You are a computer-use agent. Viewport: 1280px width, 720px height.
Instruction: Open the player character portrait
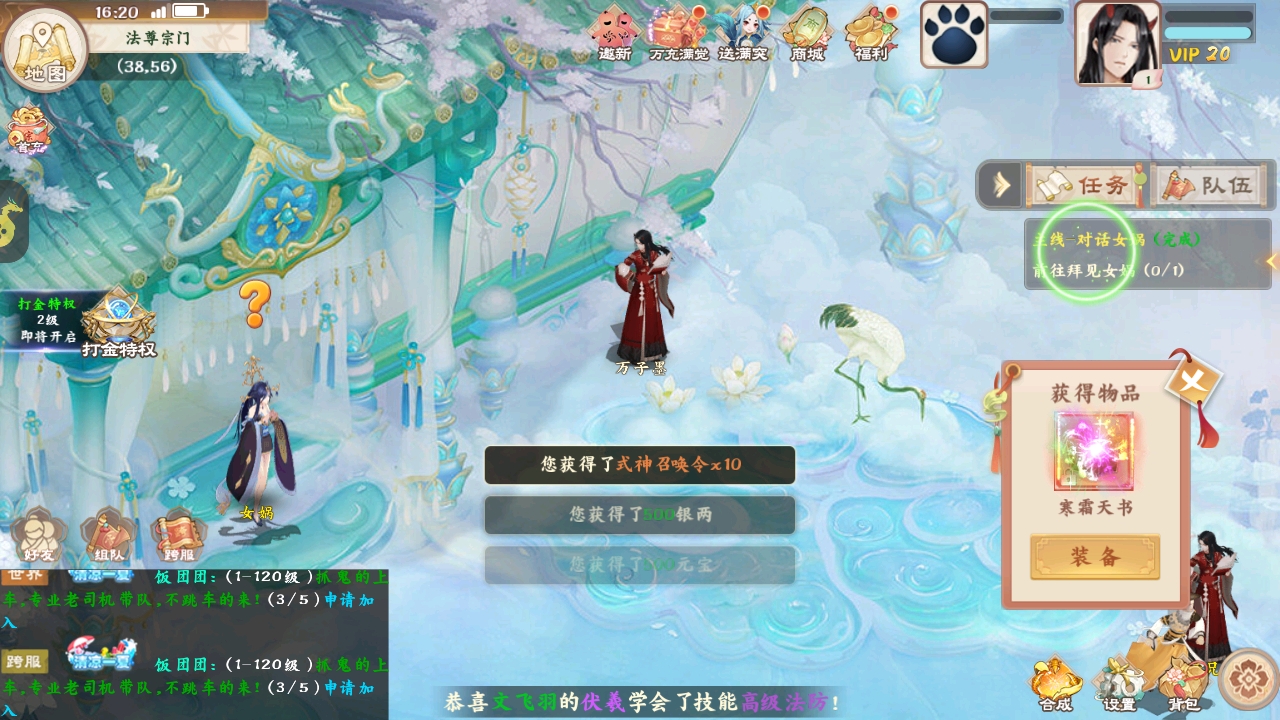coord(1117,43)
